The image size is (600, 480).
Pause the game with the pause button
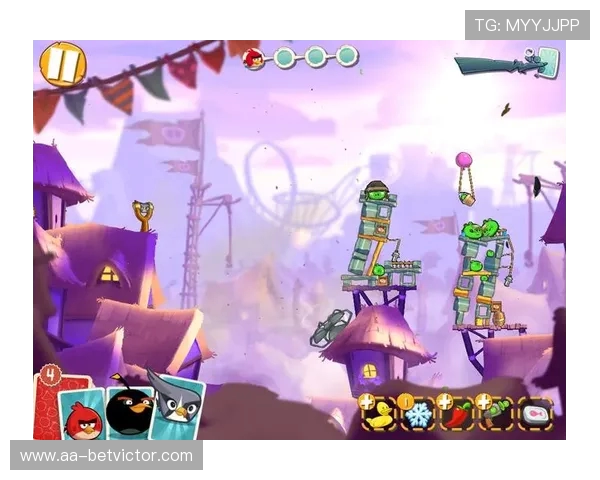62,64
